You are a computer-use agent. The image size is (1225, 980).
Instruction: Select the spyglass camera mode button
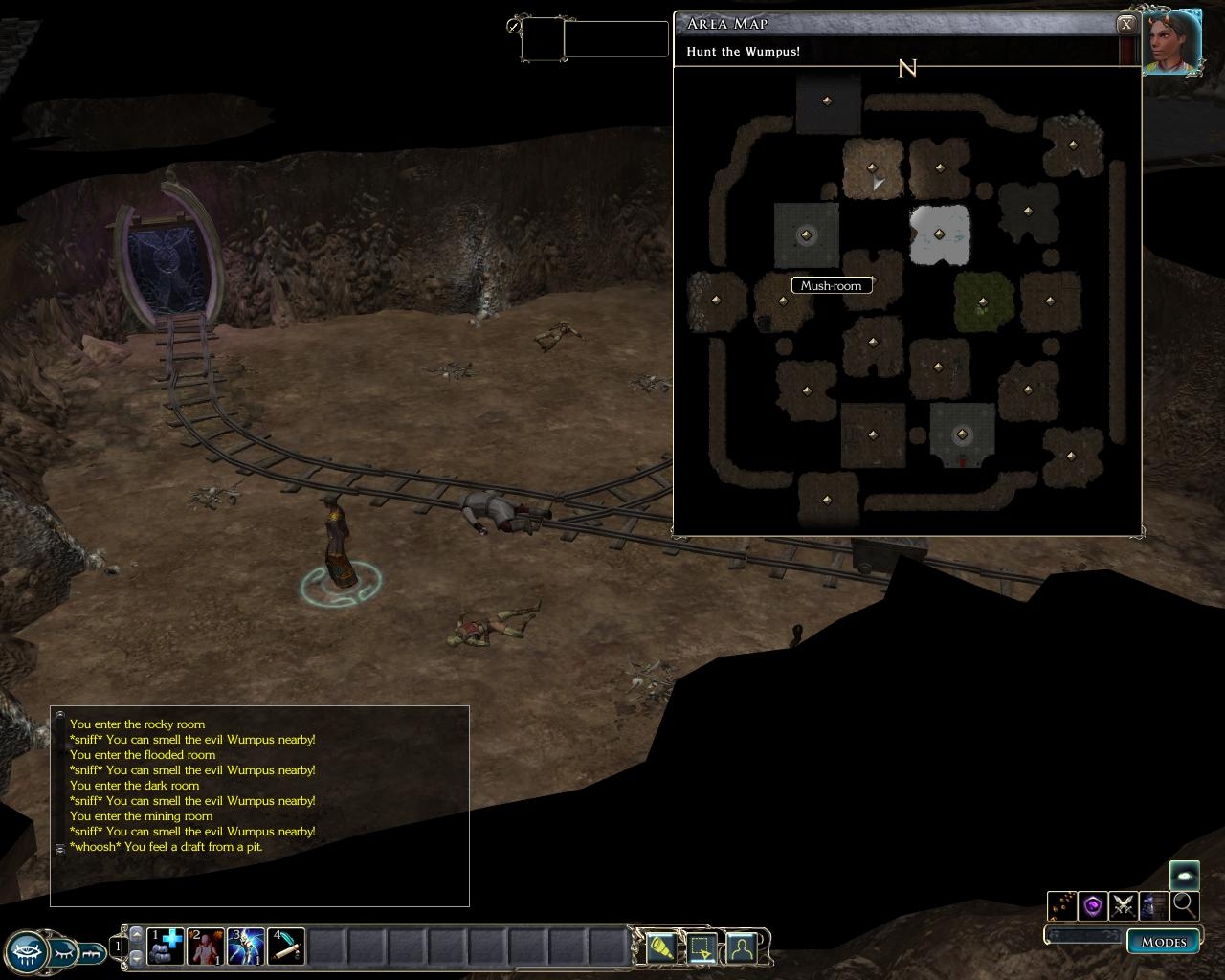click(x=661, y=947)
